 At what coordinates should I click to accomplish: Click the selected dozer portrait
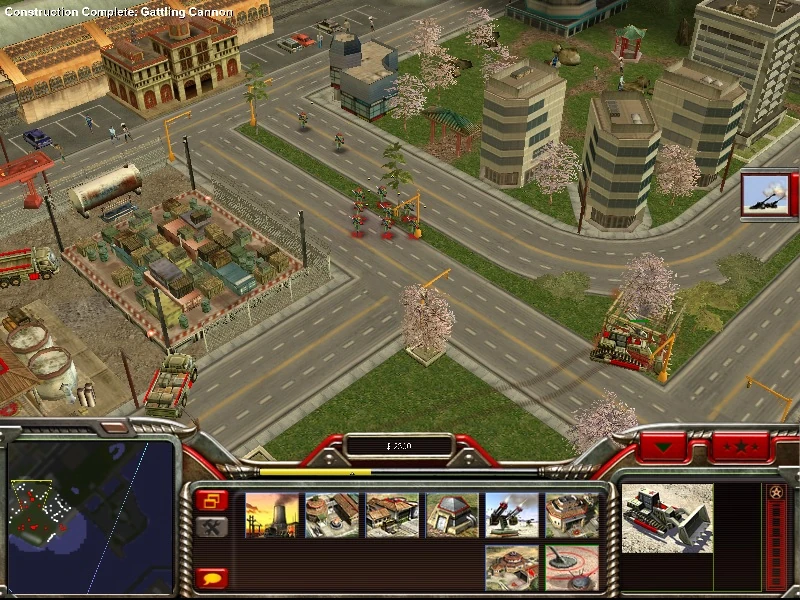tap(667, 518)
